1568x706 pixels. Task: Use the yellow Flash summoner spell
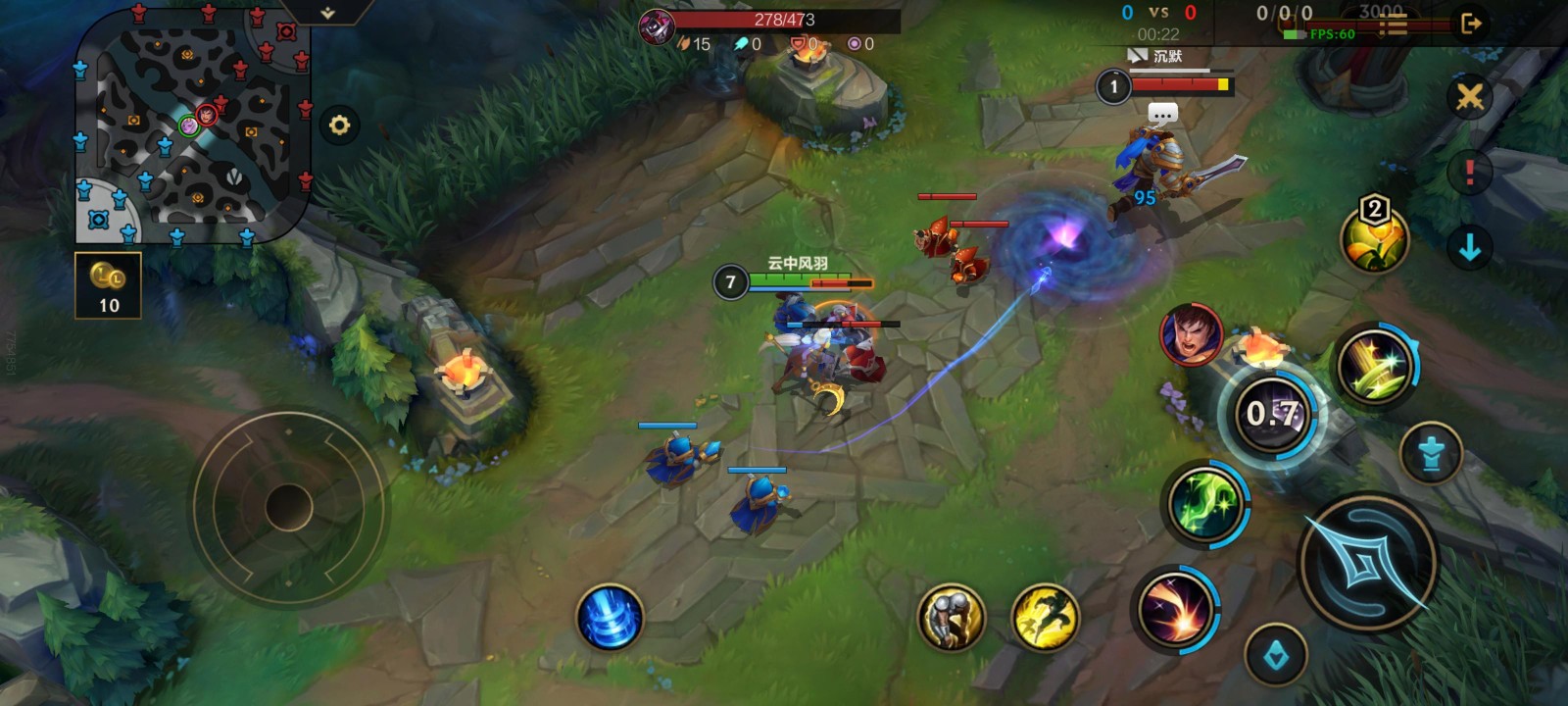coord(1045,617)
